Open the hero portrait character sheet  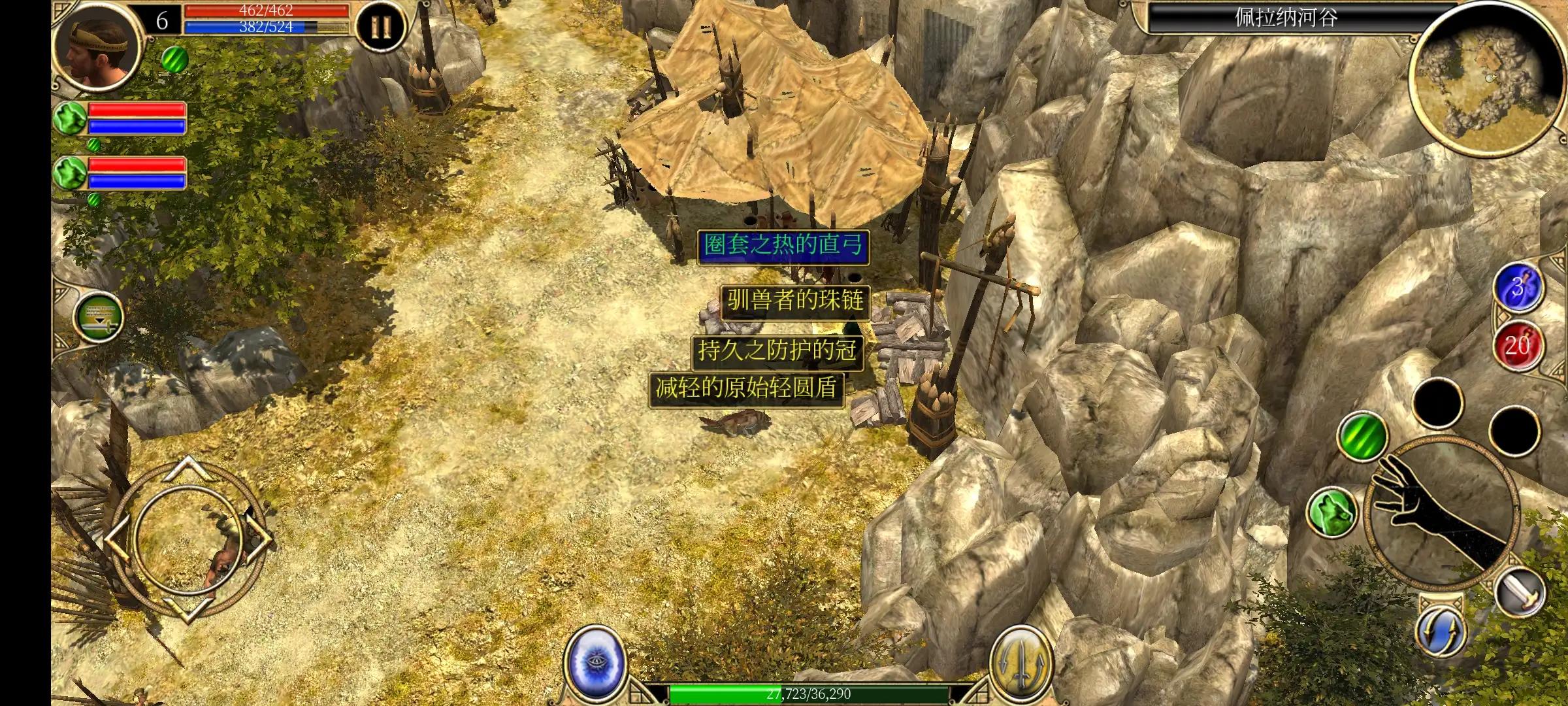[98, 49]
